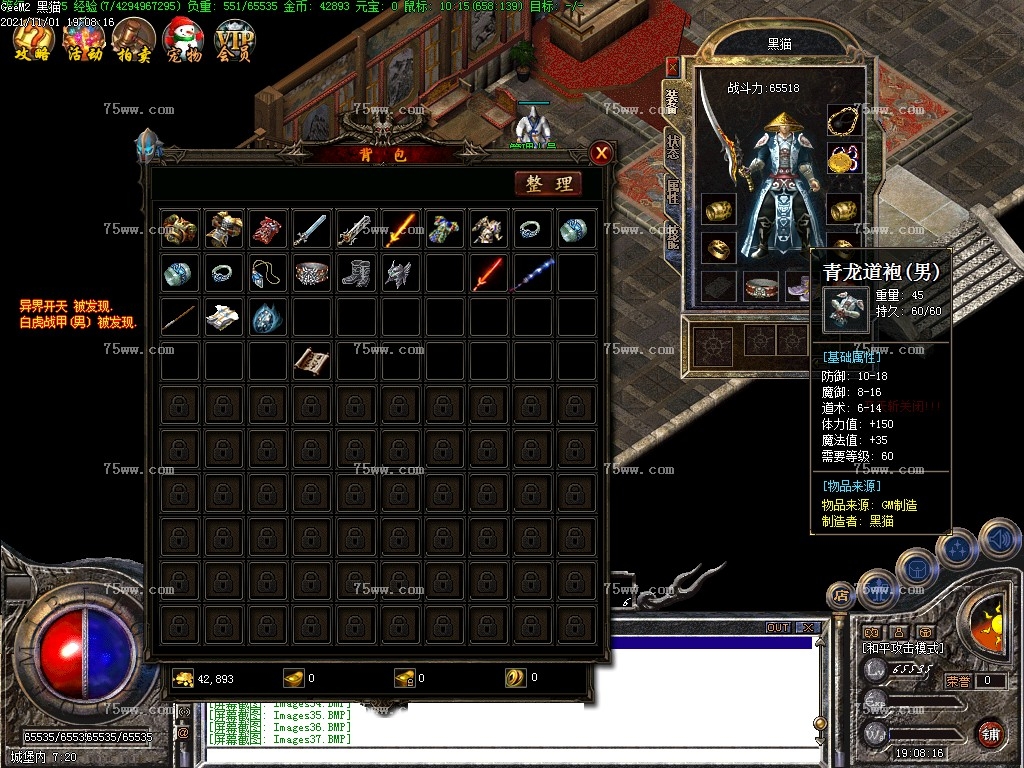Close the 背包 inventory window
Image resolution: width=1024 pixels, height=768 pixels.
[601, 153]
